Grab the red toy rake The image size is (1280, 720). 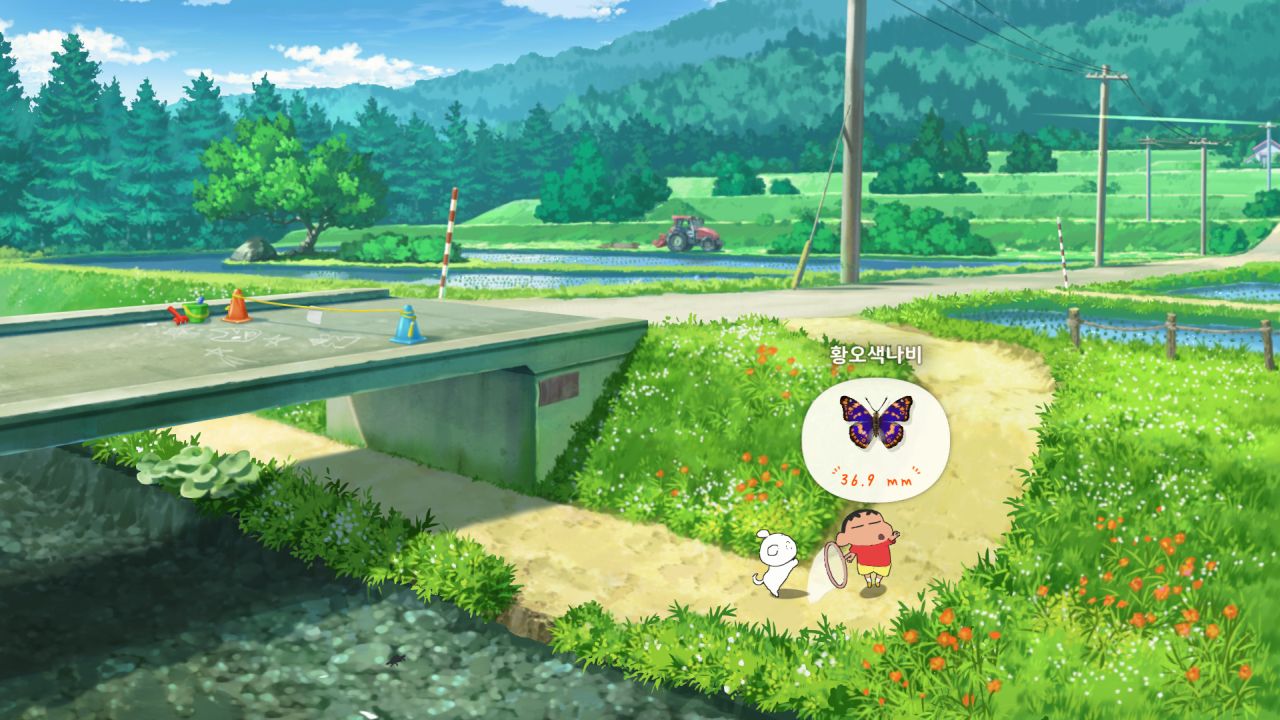pos(179,313)
